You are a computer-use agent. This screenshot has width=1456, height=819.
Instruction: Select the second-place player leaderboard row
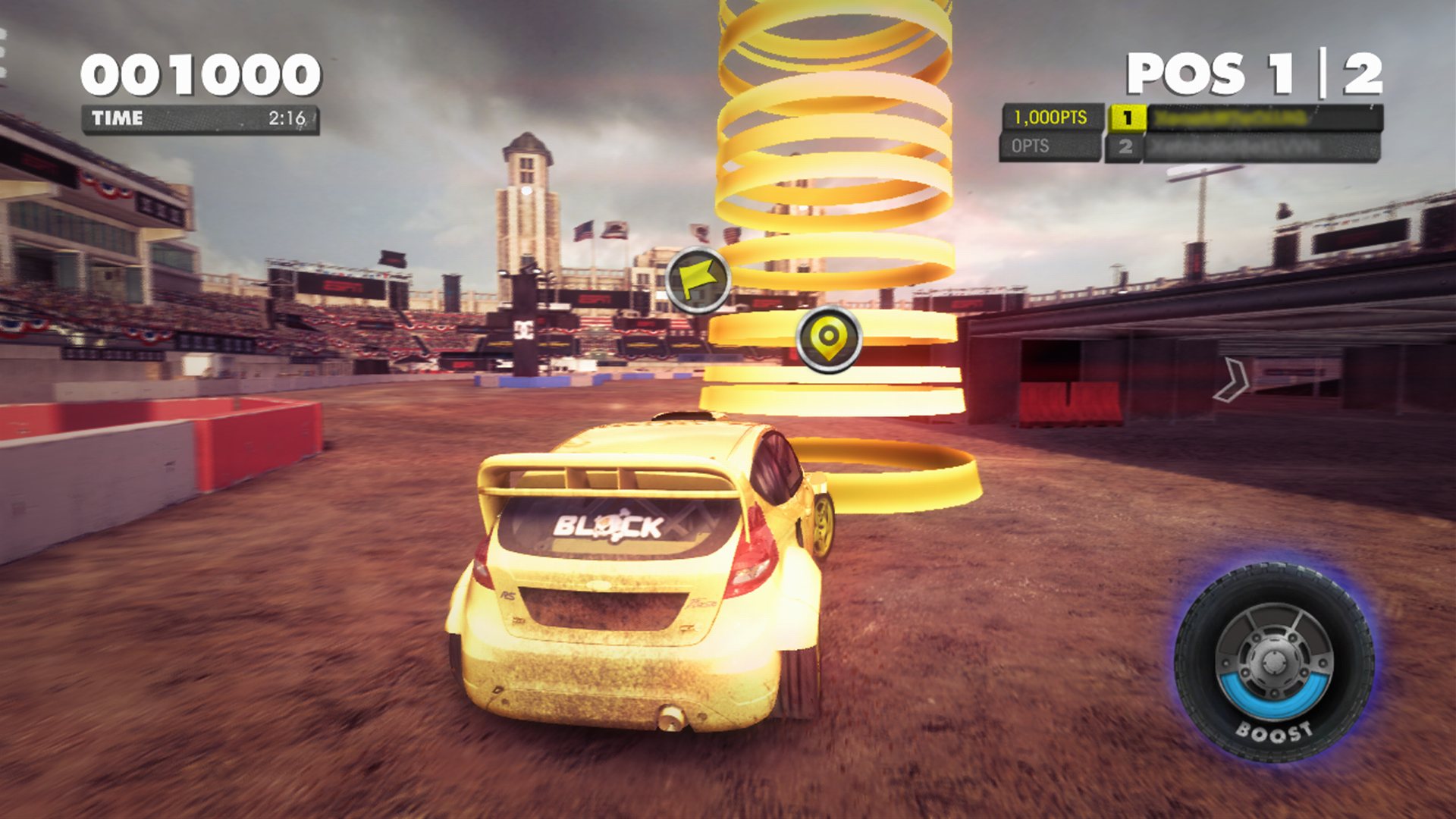pos(1242,146)
